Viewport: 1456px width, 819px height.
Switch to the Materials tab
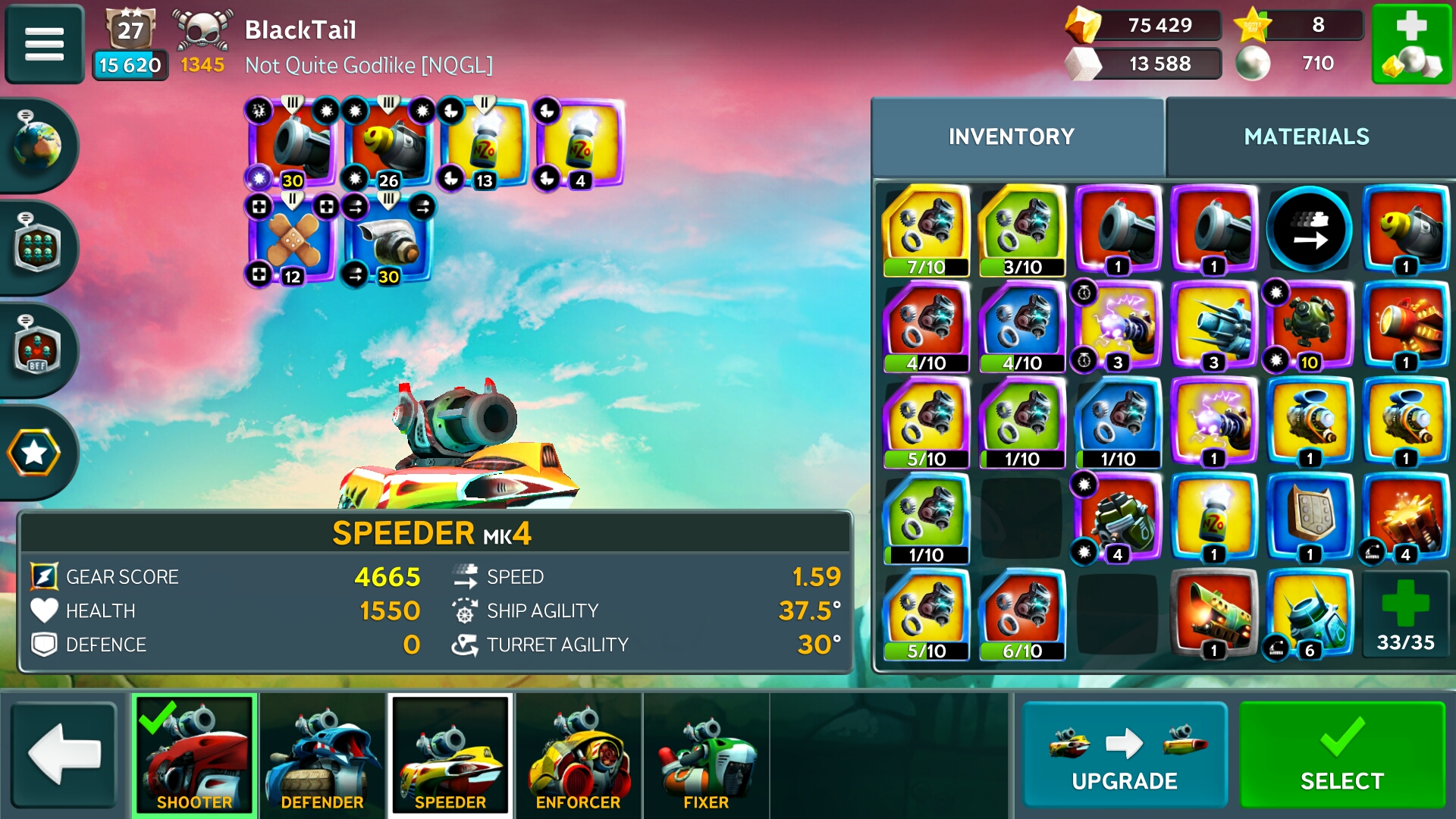tap(1306, 136)
